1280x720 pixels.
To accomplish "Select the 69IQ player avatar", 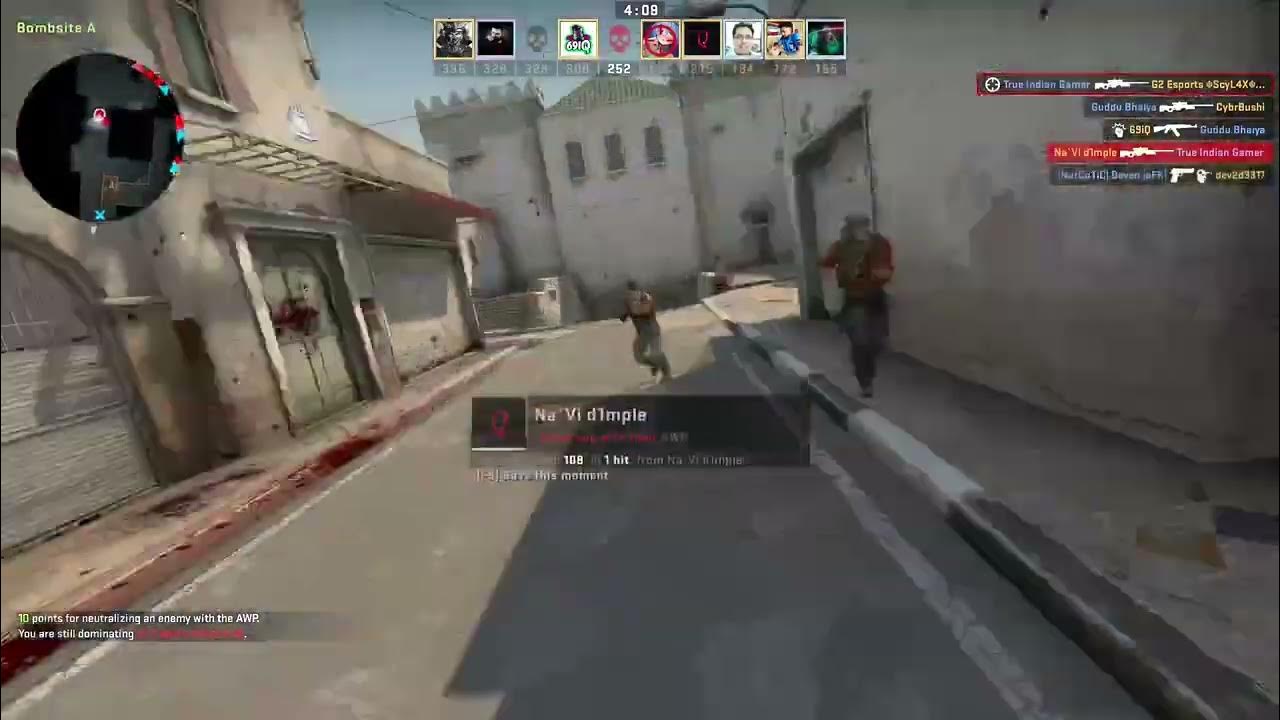I will pyautogui.click(x=578, y=39).
